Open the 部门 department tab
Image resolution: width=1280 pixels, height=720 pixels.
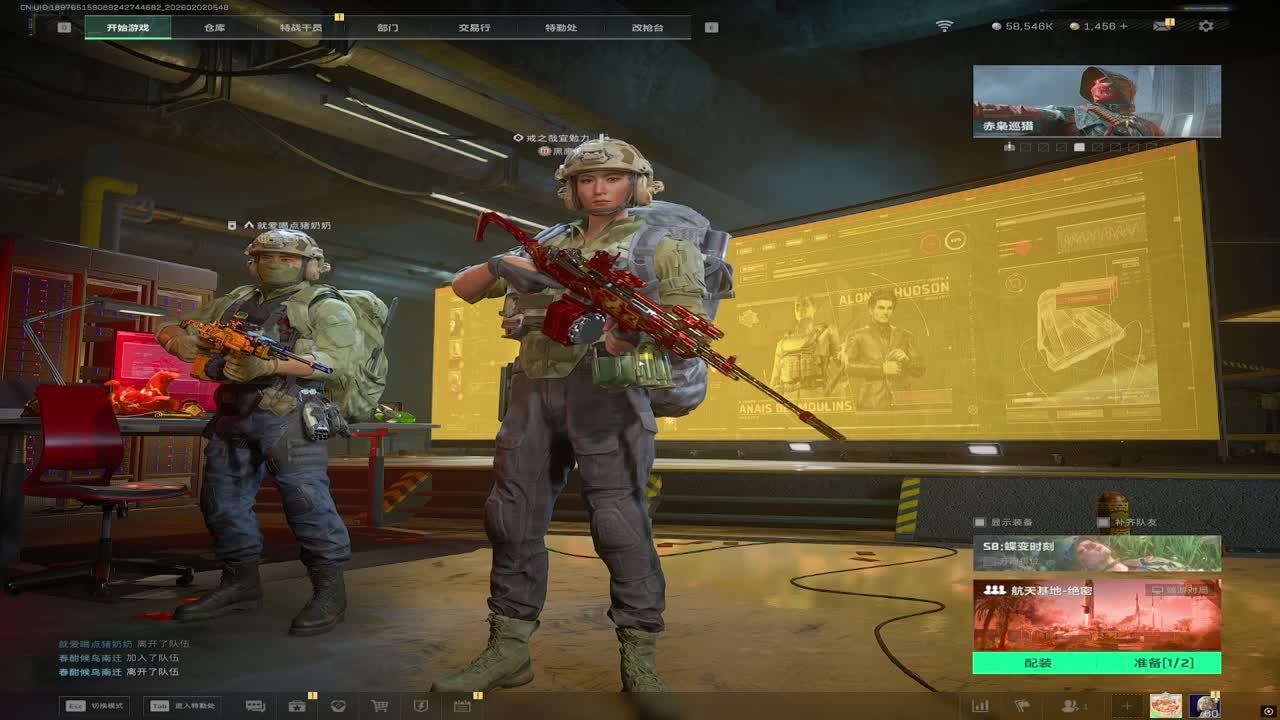387,27
